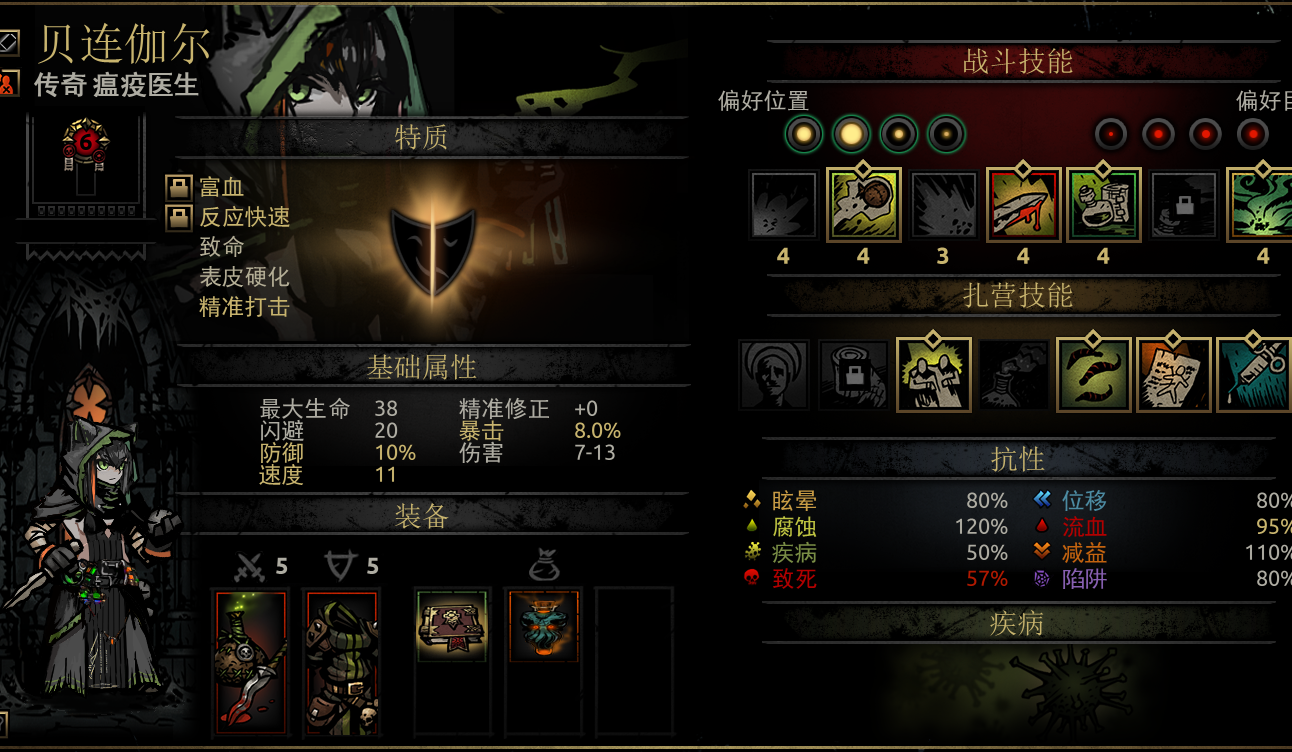1292x752 pixels.
Task: Toggle the lock on the 富血 quirk
Action: point(179,187)
